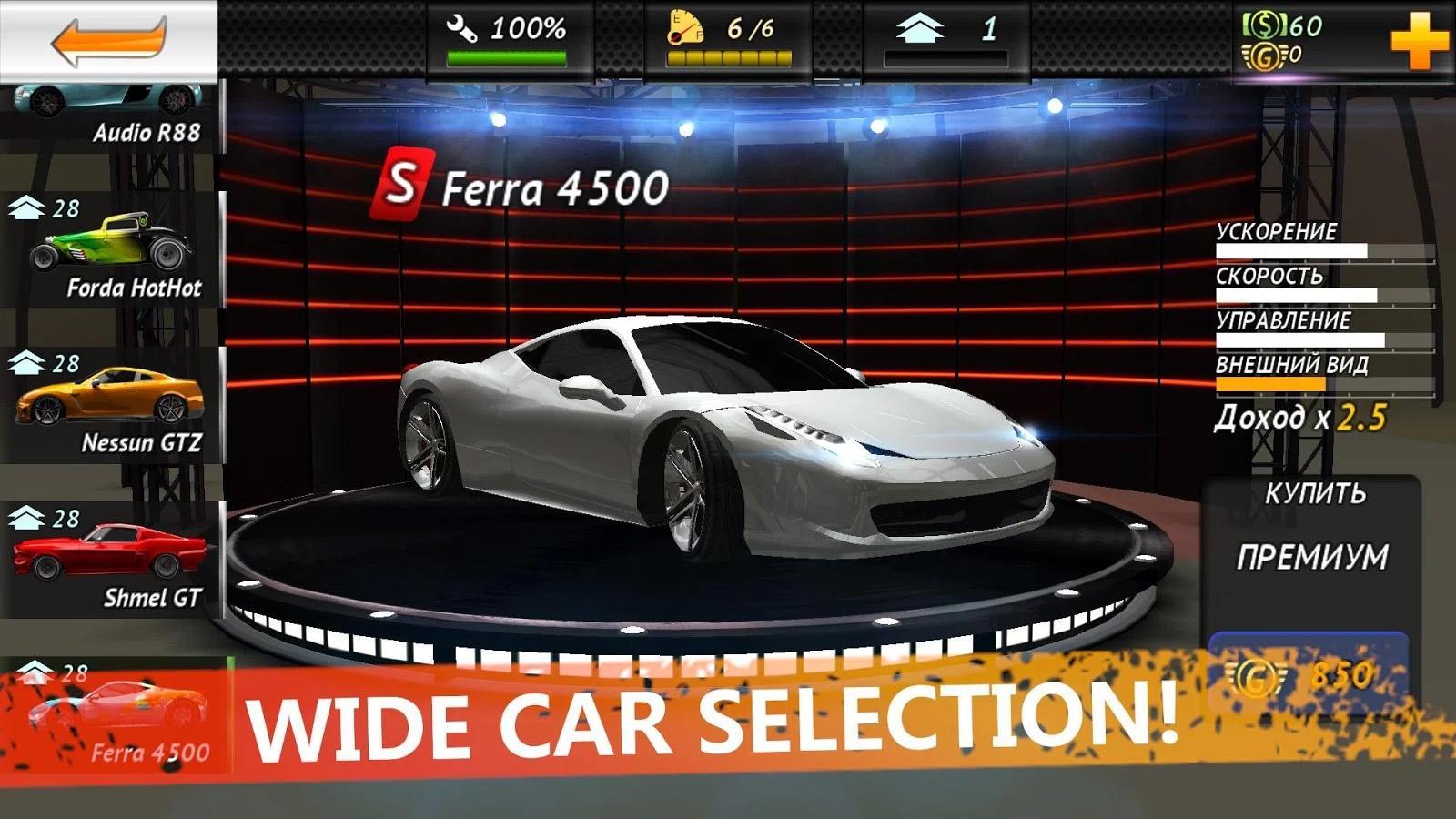Click the orange ВНЕШНИЙ ВИД bar
This screenshot has width=1456, height=819.
click(1269, 383)
